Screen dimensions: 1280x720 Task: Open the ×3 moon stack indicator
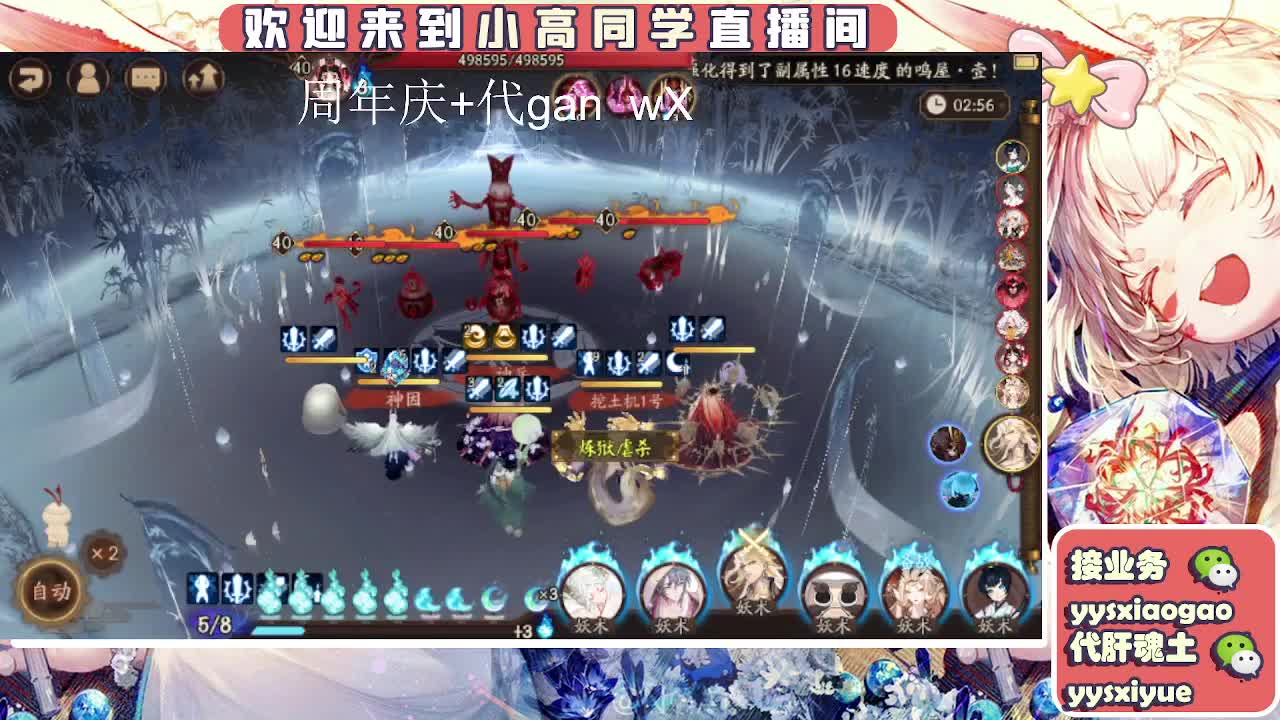(x=548, y=594)
